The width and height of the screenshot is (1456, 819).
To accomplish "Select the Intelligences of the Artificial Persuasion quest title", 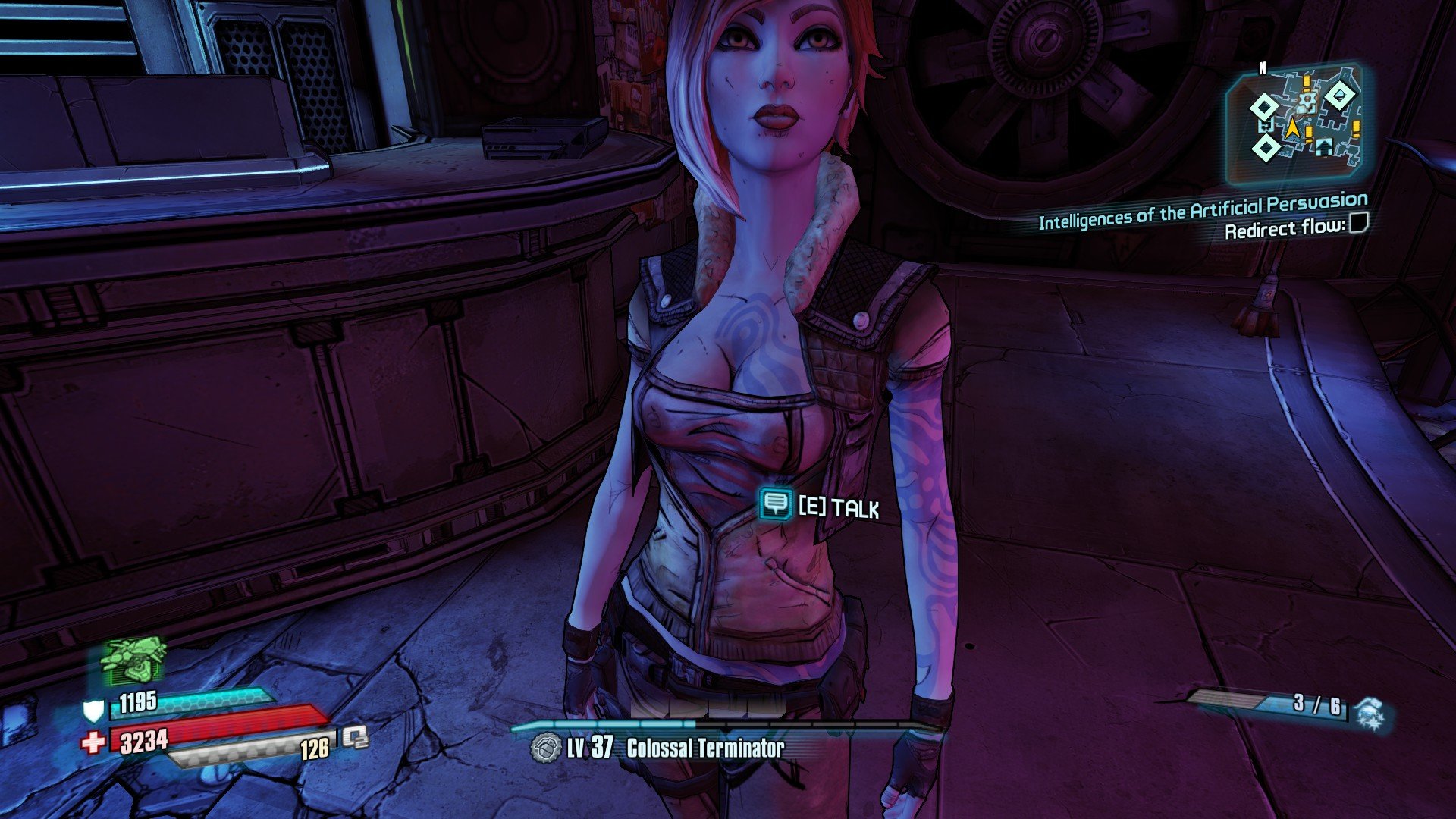I will click(x=1203, y=210).
